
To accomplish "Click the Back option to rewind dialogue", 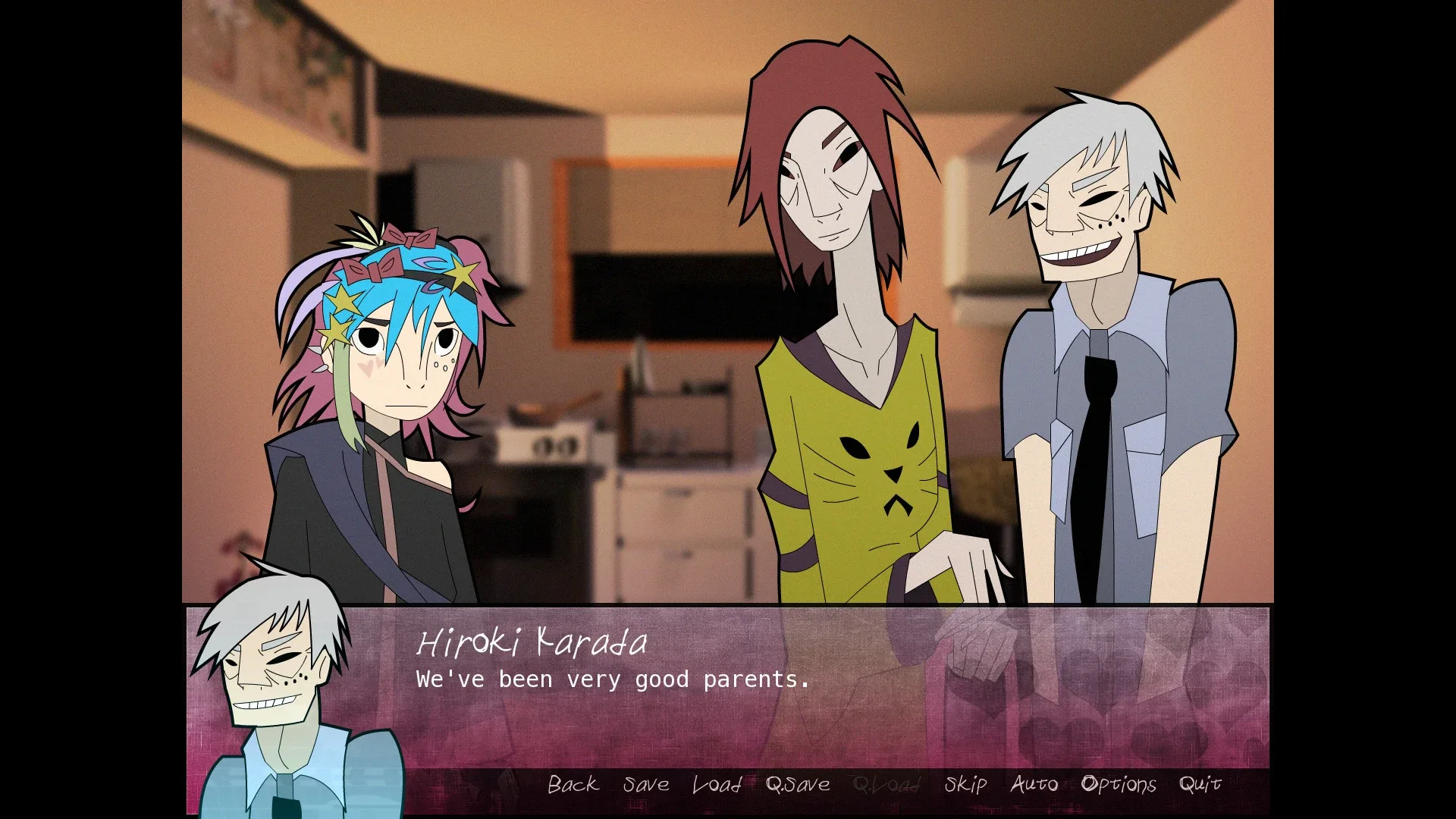I will coord(573,785).
